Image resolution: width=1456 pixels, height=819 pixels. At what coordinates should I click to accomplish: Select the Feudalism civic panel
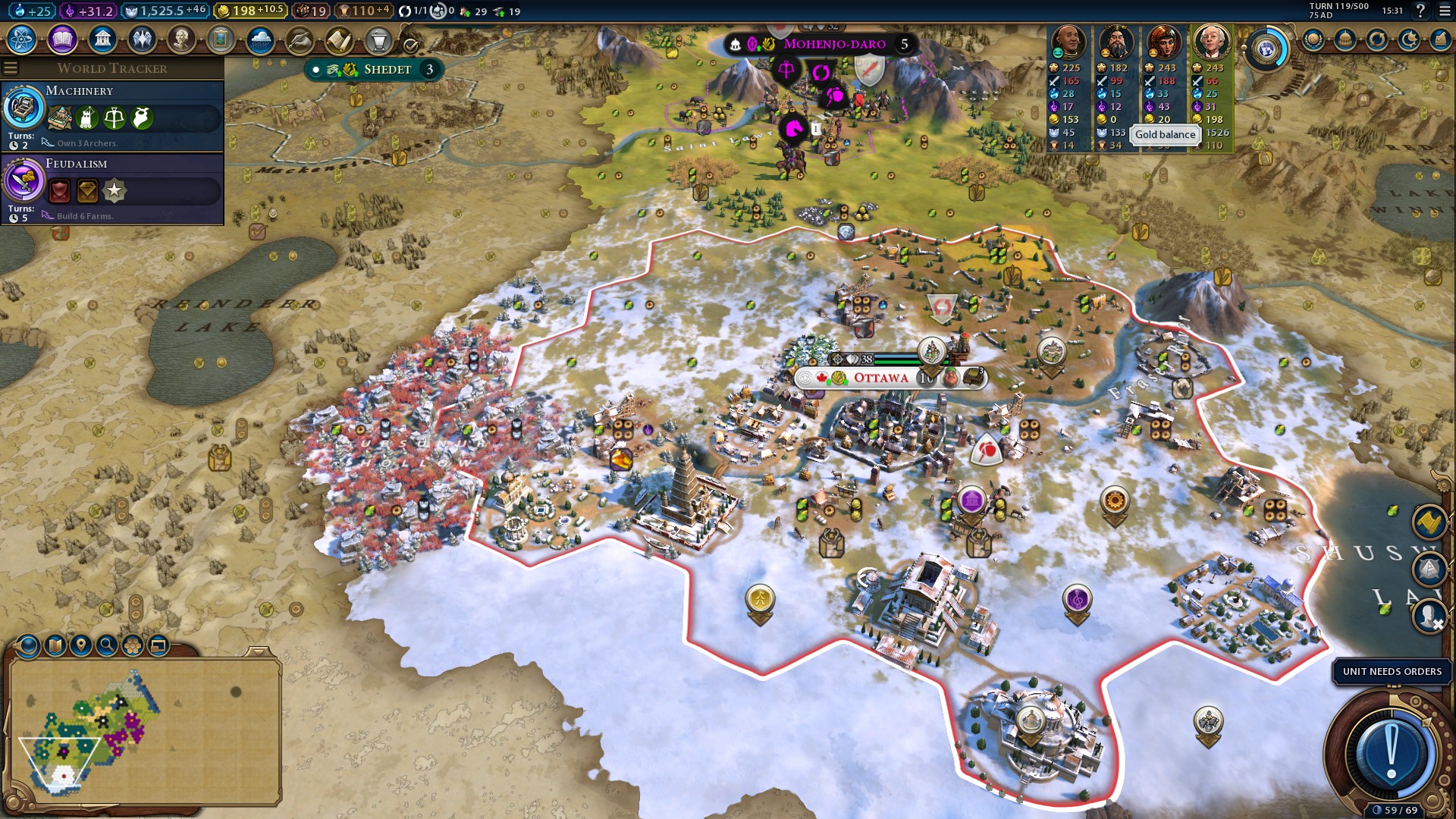(x=112, y=189)
